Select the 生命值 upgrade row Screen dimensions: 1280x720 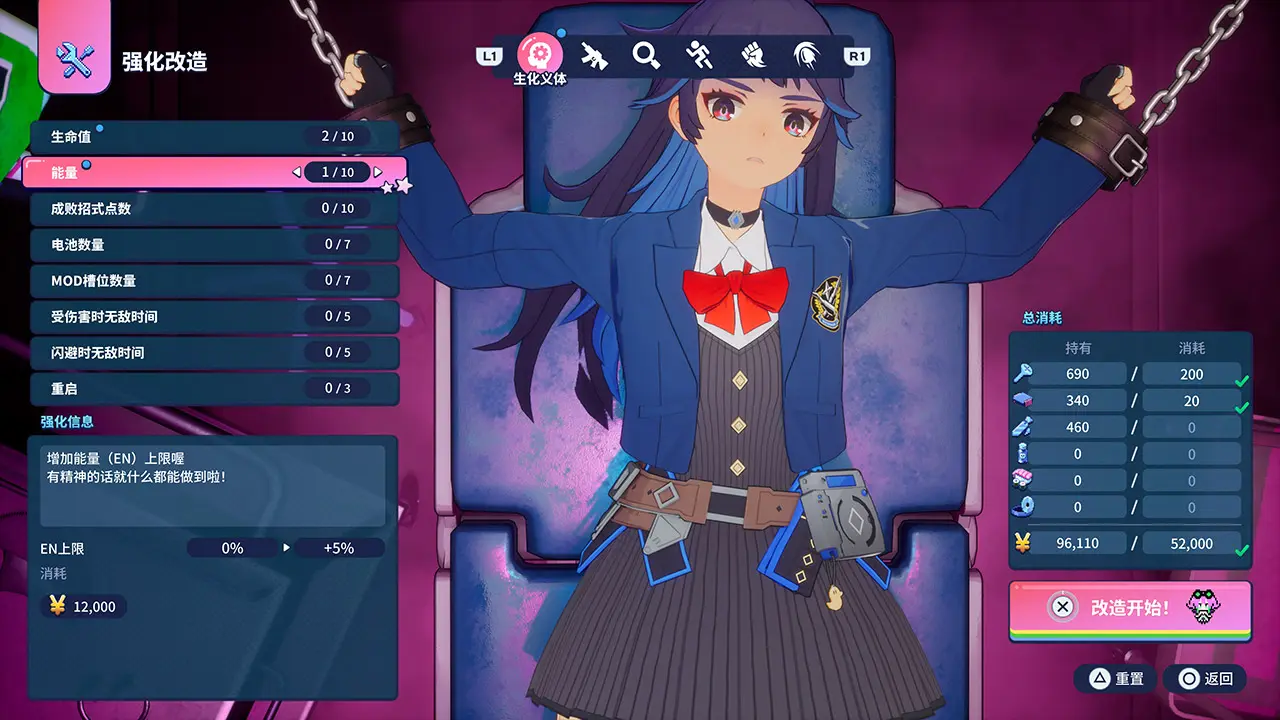coord(214,136)
